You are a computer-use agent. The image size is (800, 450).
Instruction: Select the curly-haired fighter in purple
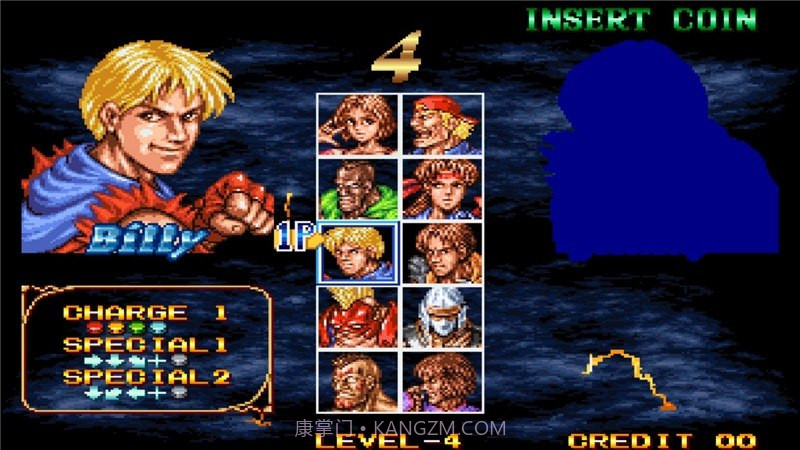(x=442, y=380)
